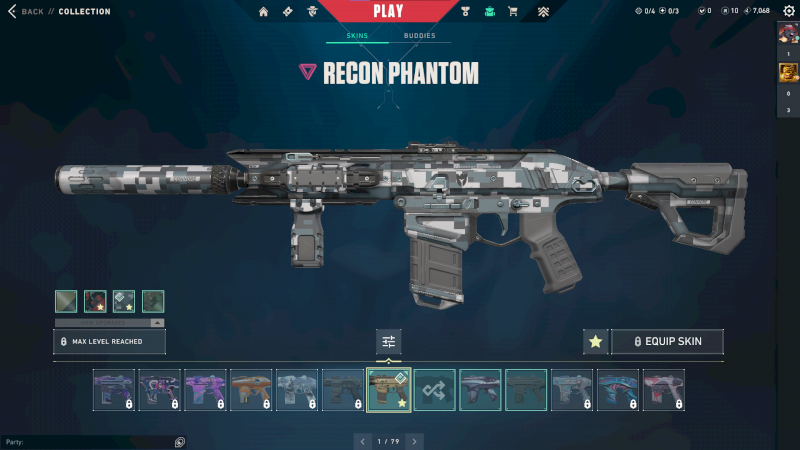
Task: Go to the next skin page
Action: (x=414, y=441)
